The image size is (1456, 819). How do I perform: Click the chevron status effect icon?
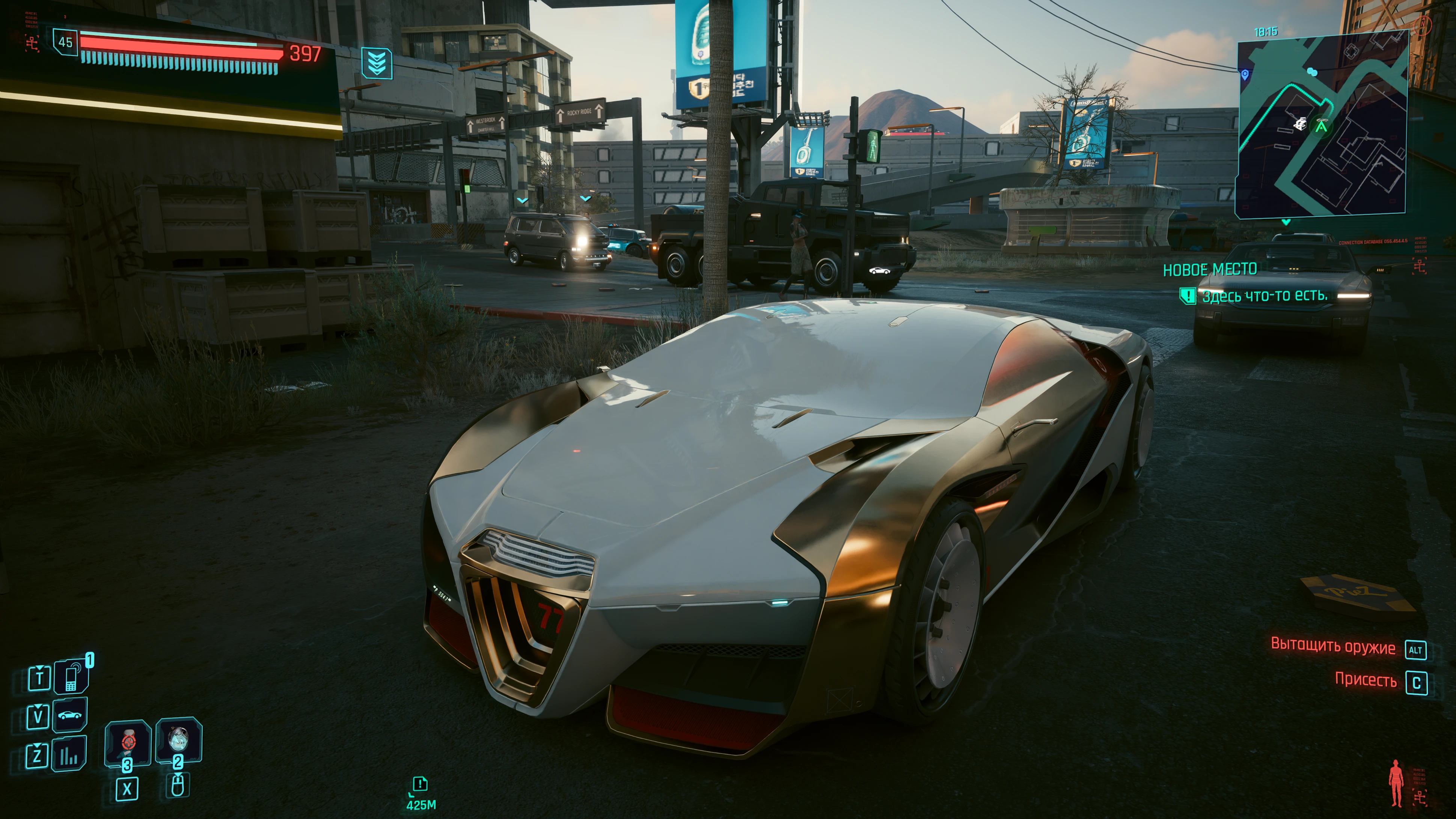coord(377,62)
